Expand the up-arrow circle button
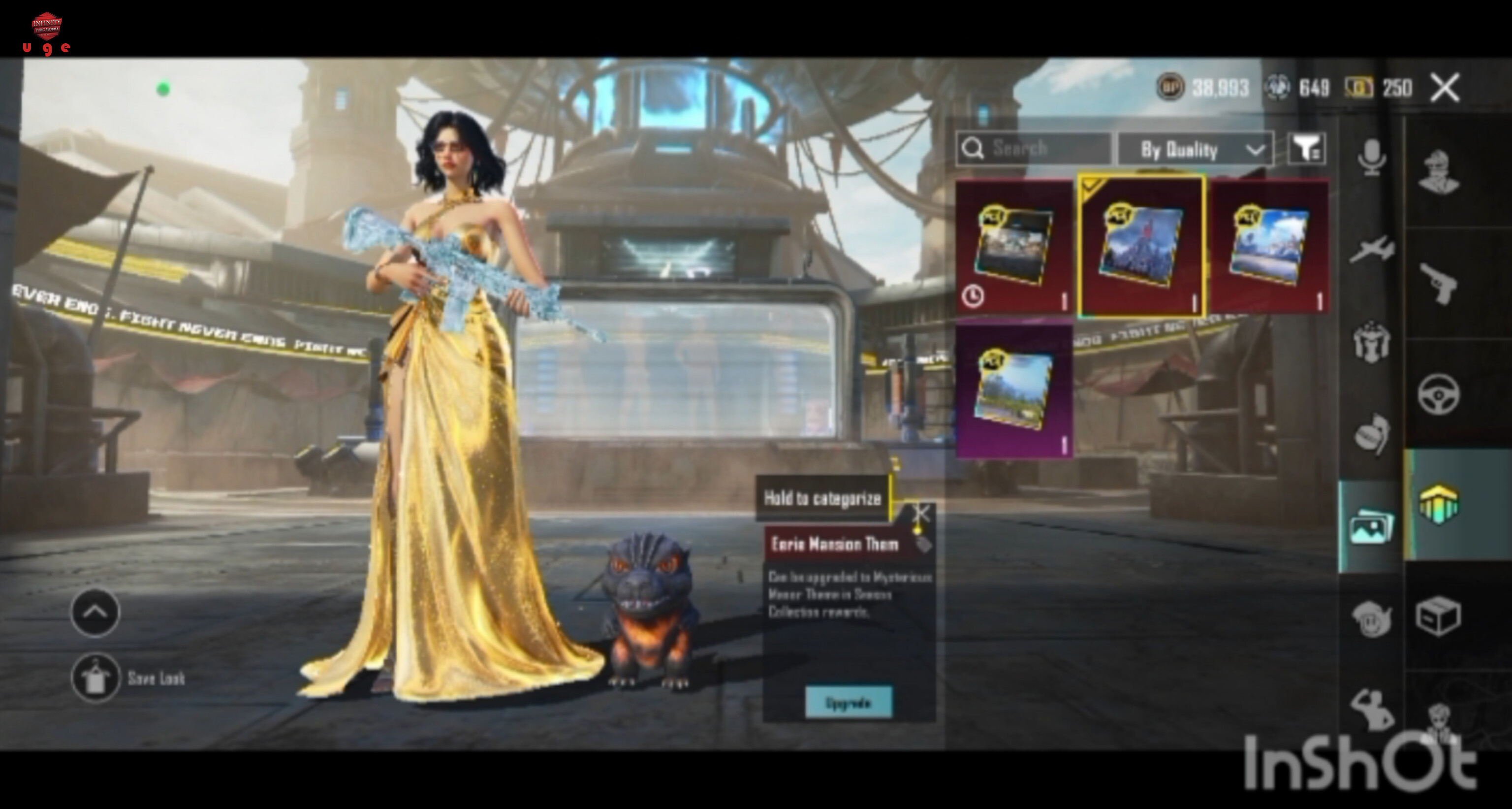The height and width of the screenshot is (809, 1512). [95, 613]
